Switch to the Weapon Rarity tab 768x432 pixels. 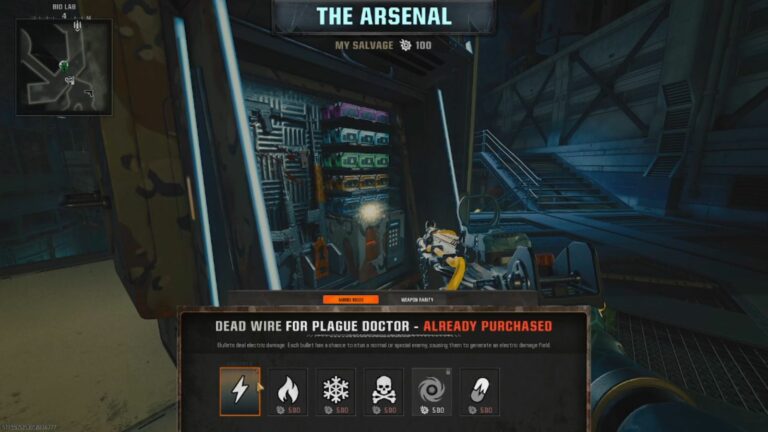click(x=418, y=299)
